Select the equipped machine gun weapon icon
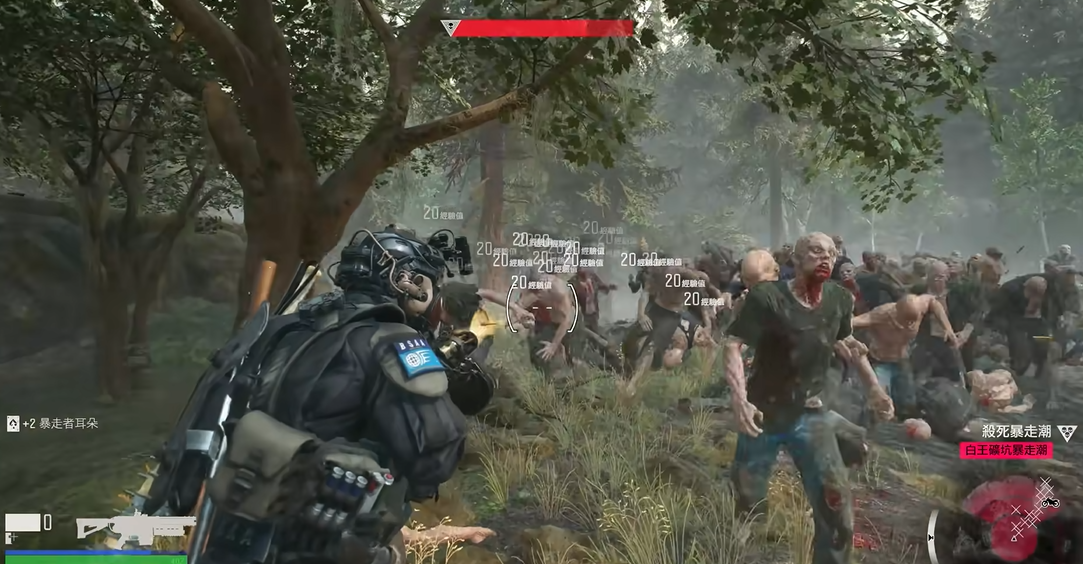 (x=135, y=528)
